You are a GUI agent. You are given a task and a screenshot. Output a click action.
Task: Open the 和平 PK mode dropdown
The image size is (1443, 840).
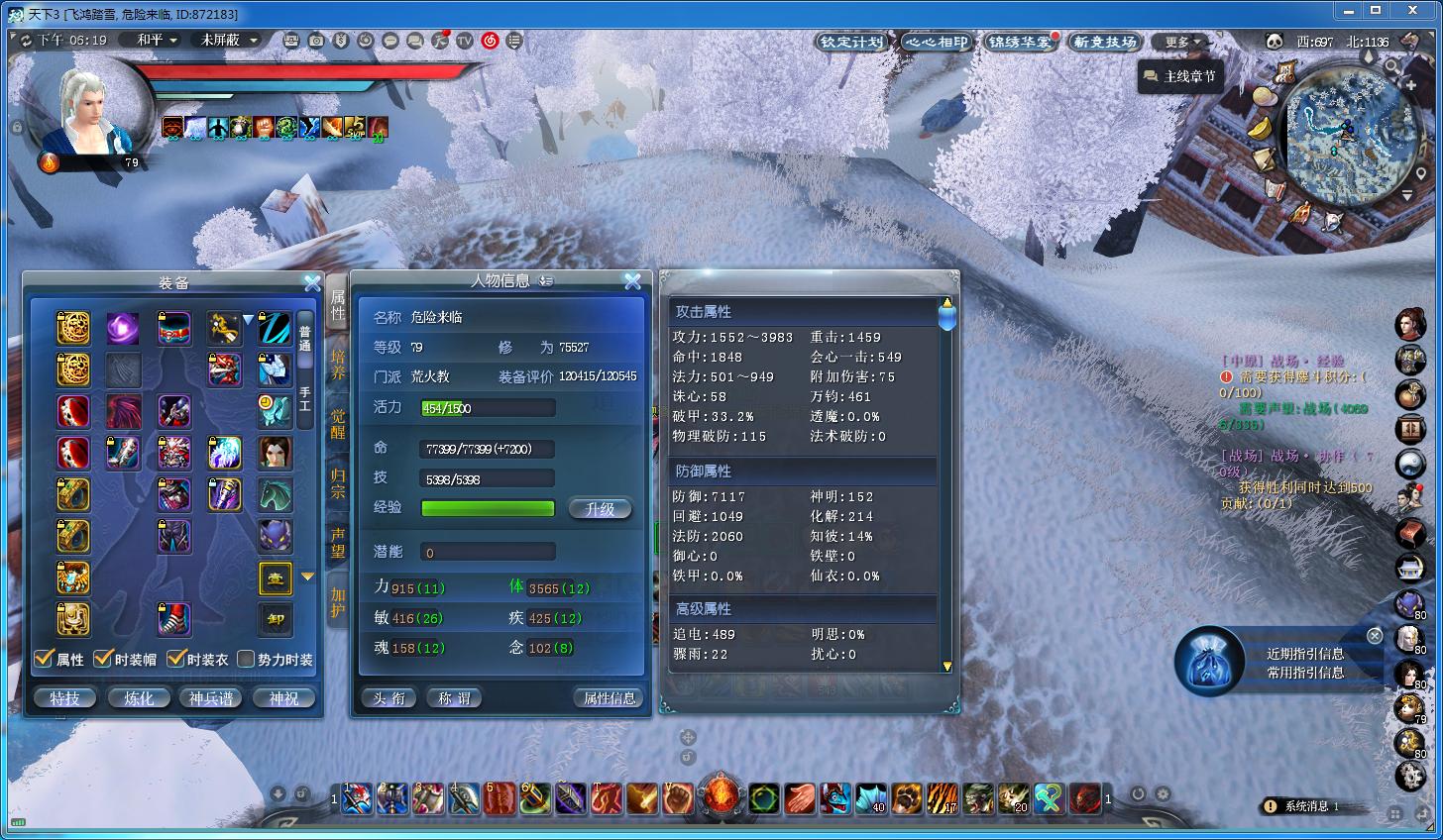[158, 40]
